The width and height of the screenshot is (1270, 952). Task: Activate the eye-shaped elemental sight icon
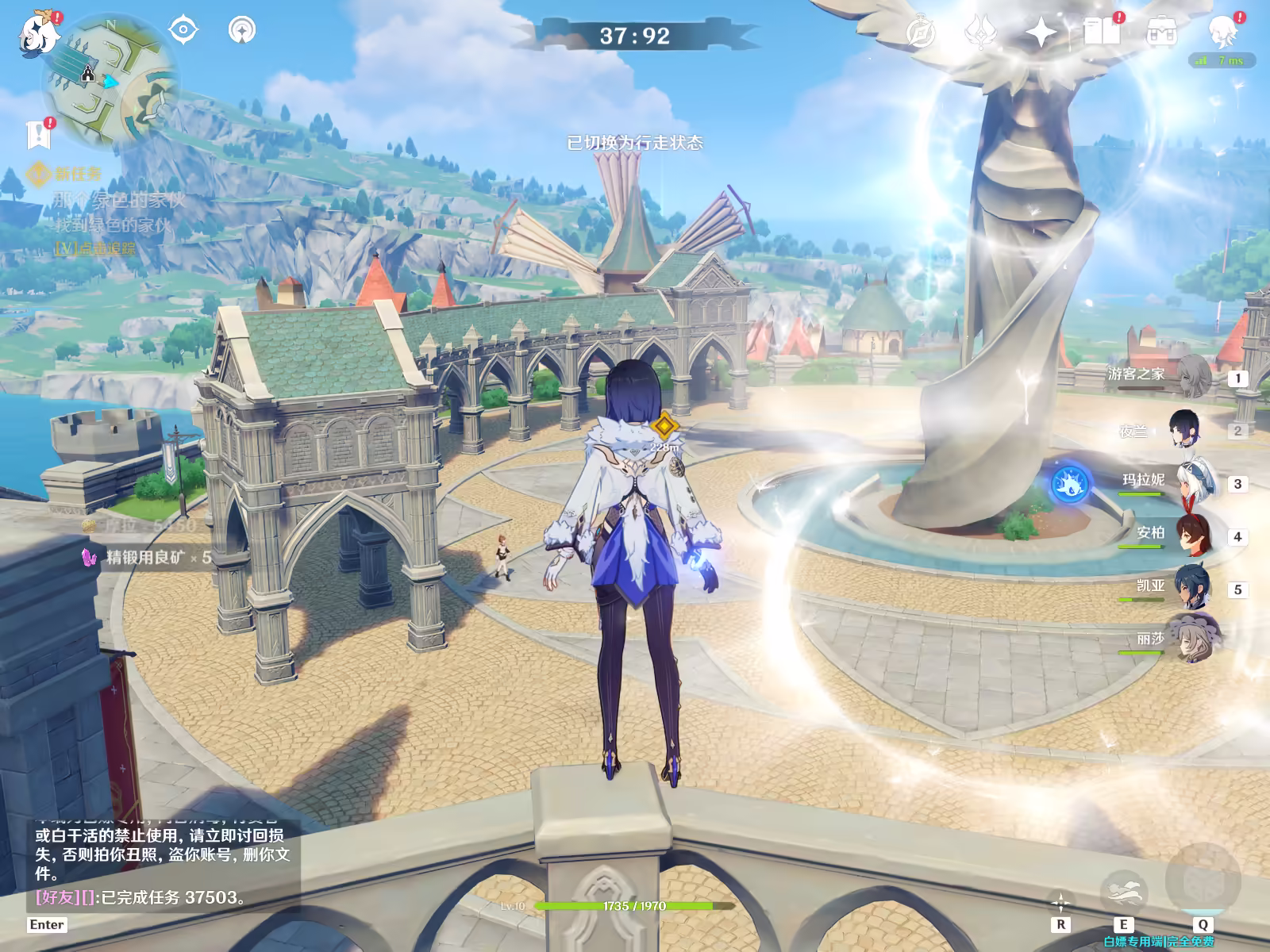click(x=183, y=30)
